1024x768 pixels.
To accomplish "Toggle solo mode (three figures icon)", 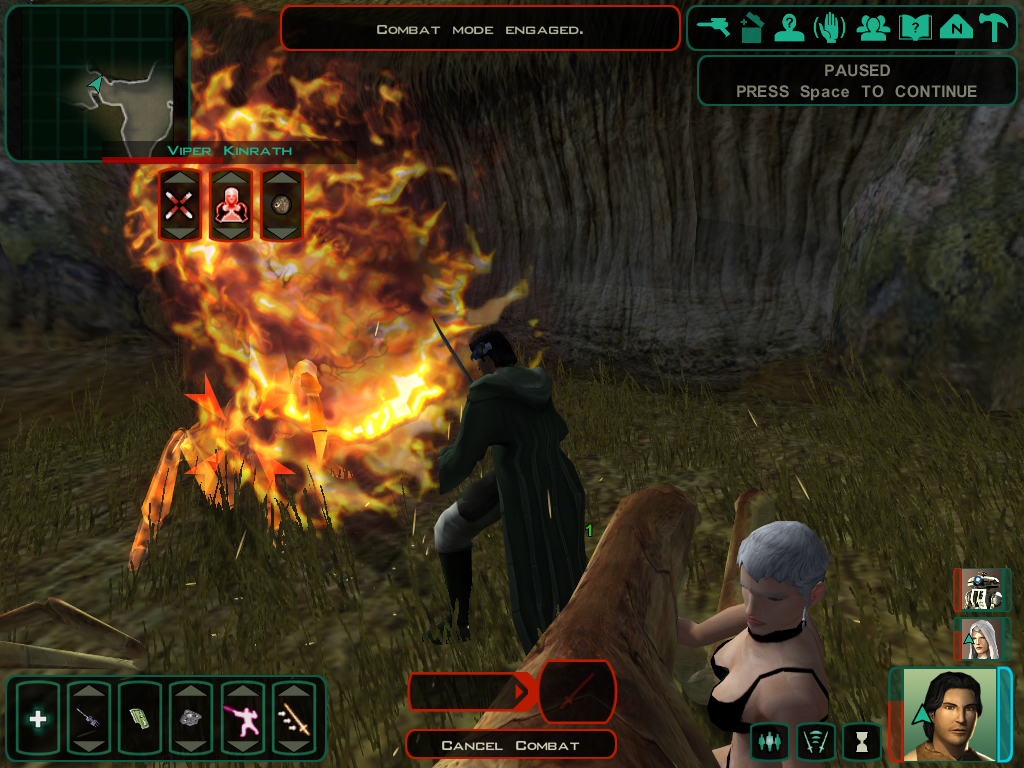I will (x=768, y=741).
